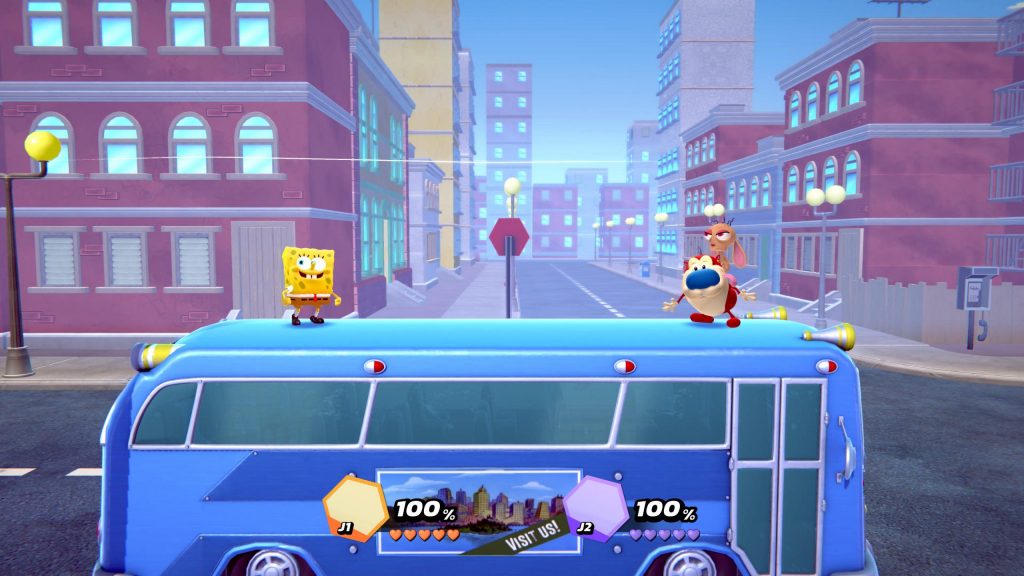Select the purple J2 player portrait hexagon

pos(595,506)
